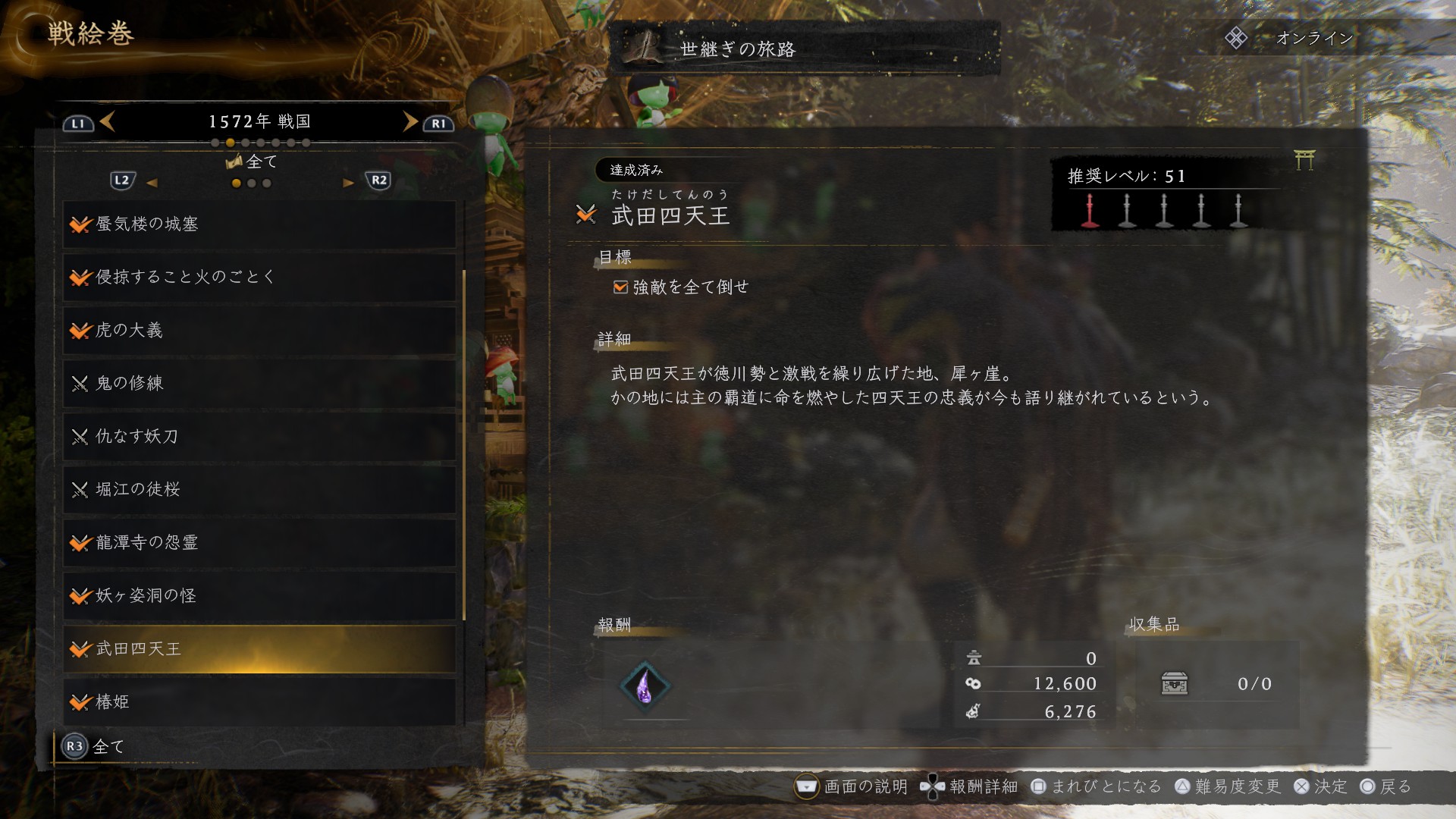Open the mission 妖ヶ姿洞の怪

259,596
